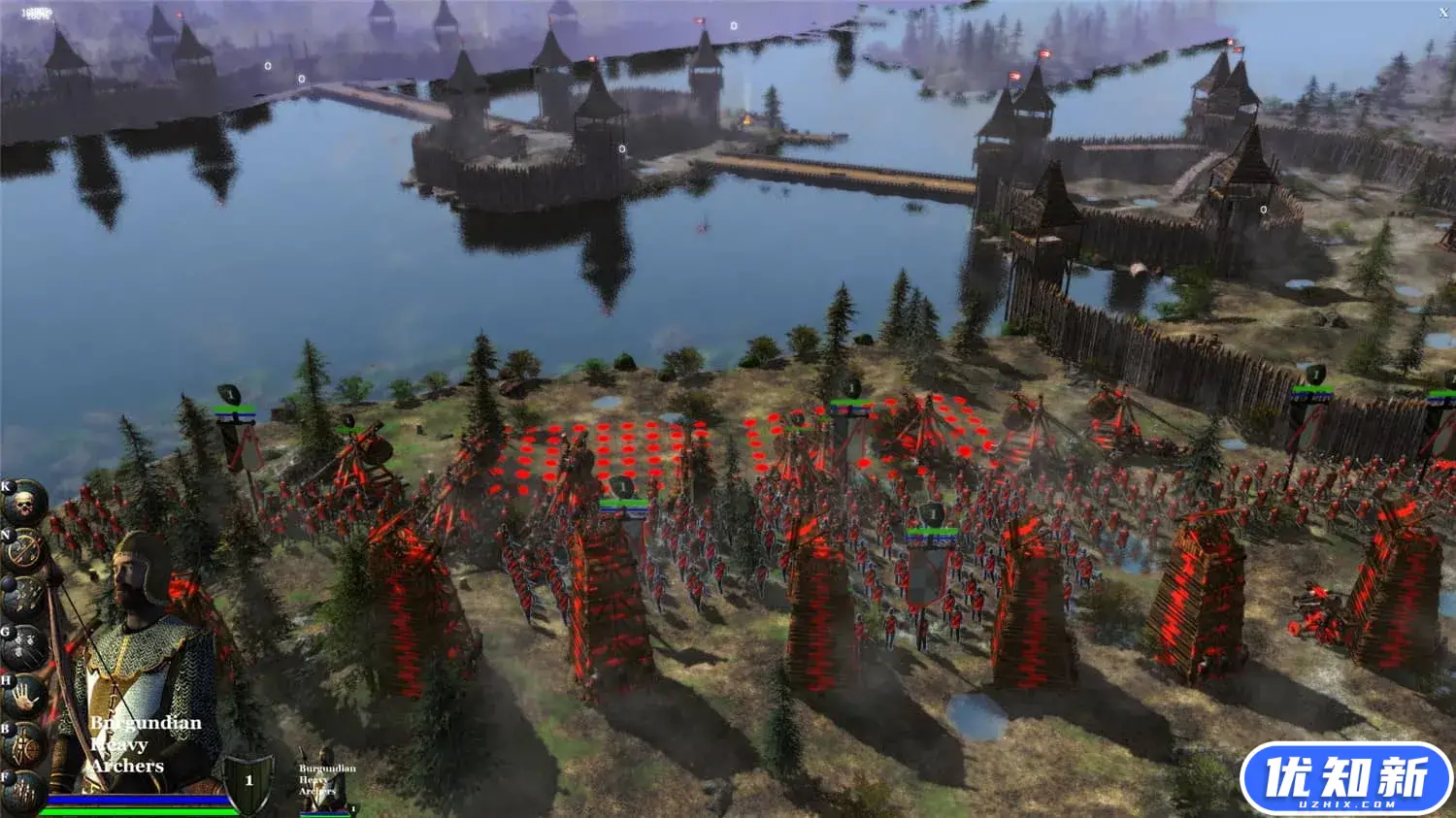
Task: Toggle the crossed-weapons stance icon N
Action: [x=24, y=547]
